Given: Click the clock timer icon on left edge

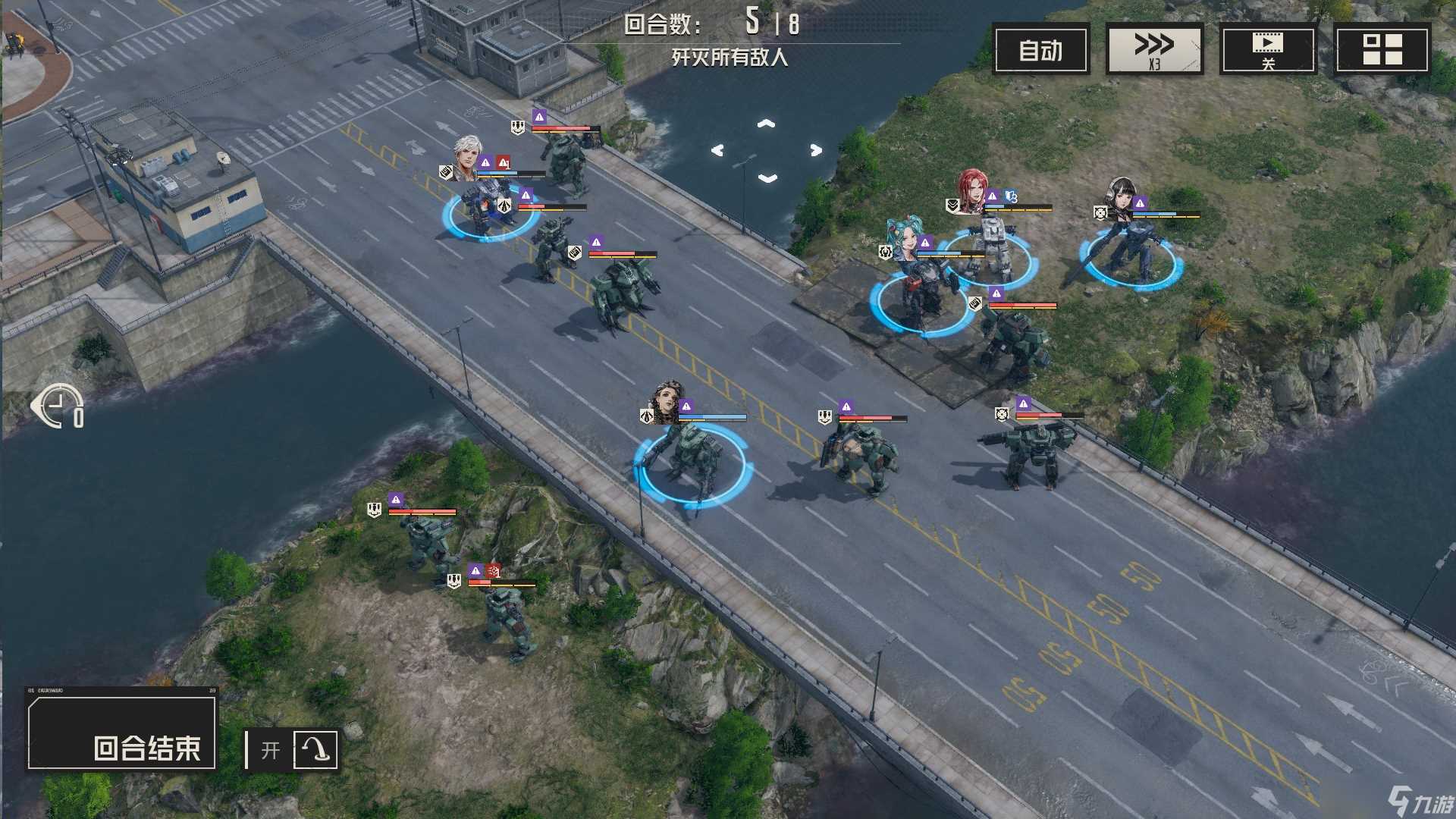Looking at the screenshot, I should point(57,406).
